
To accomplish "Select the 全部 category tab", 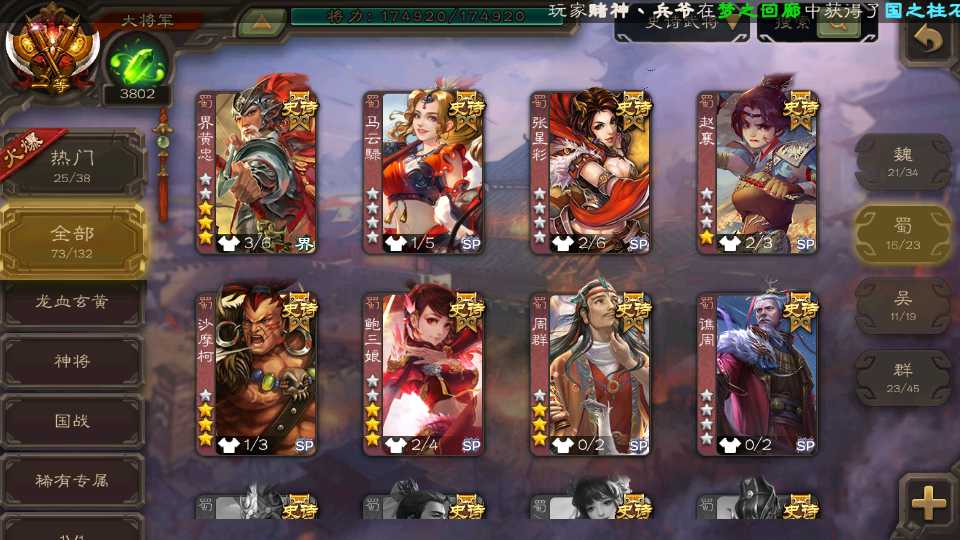I will tap(72, 240).
